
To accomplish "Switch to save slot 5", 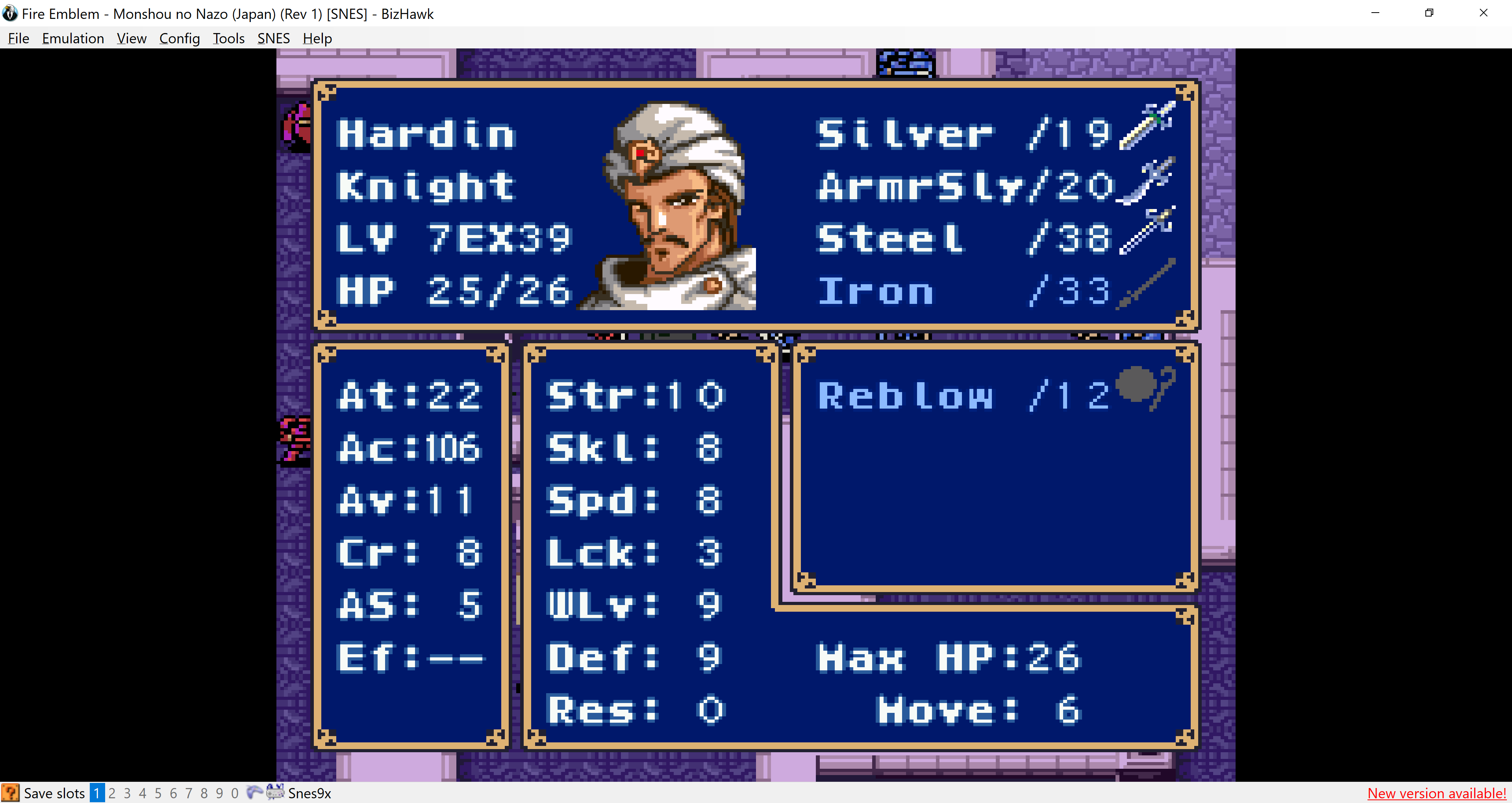I will [158, 794].
